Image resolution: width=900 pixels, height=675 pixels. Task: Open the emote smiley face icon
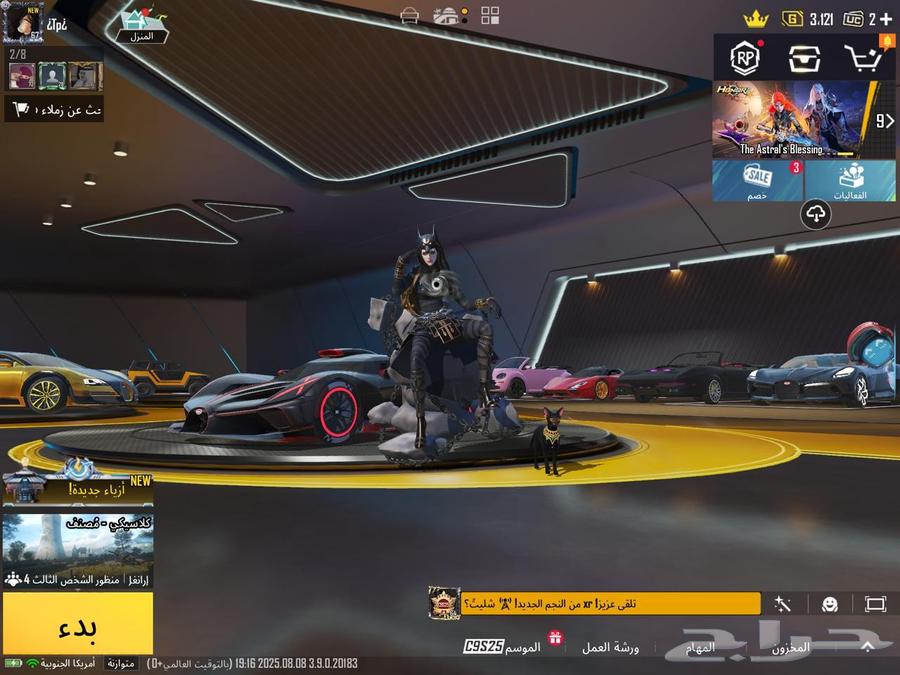coord(830,604)
